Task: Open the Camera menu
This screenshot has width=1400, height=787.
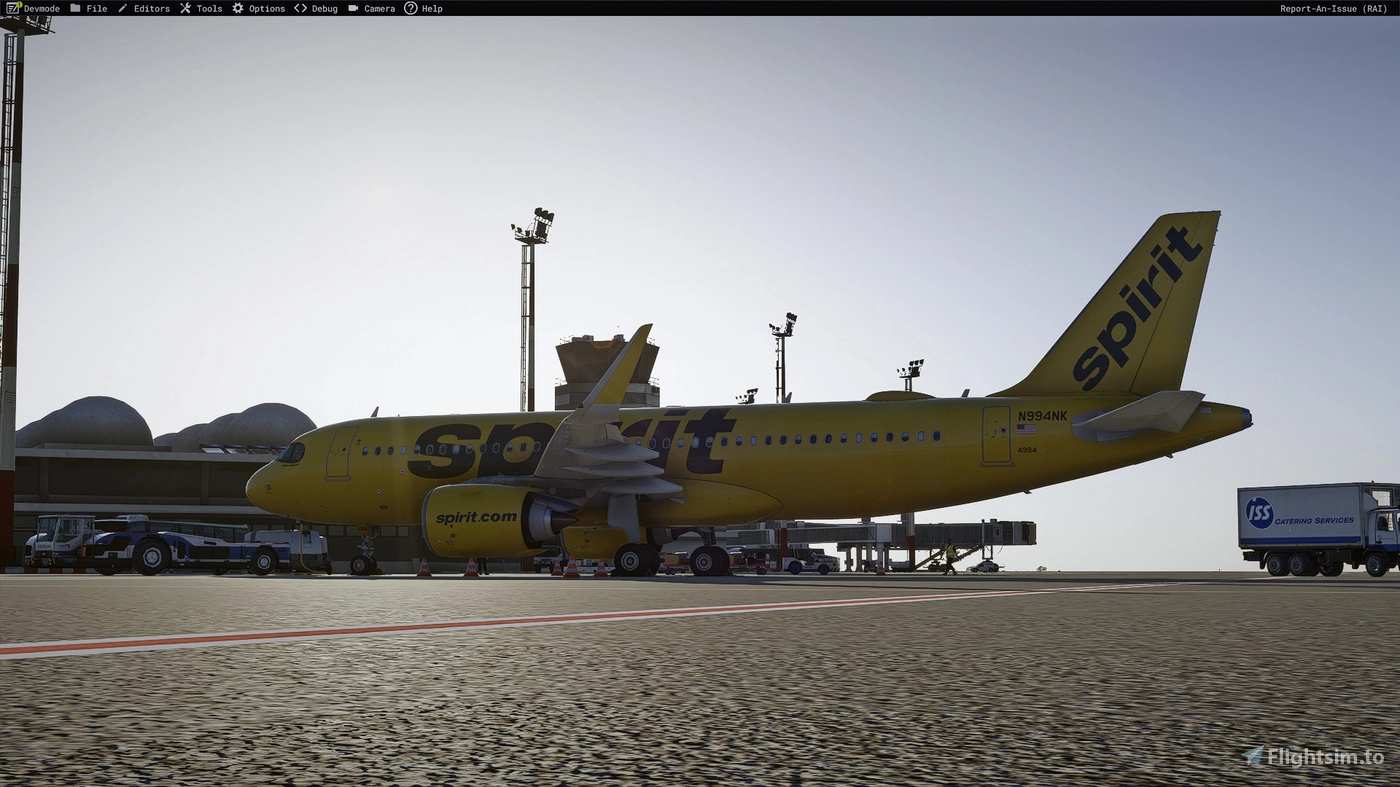Action: pos(378,8)
